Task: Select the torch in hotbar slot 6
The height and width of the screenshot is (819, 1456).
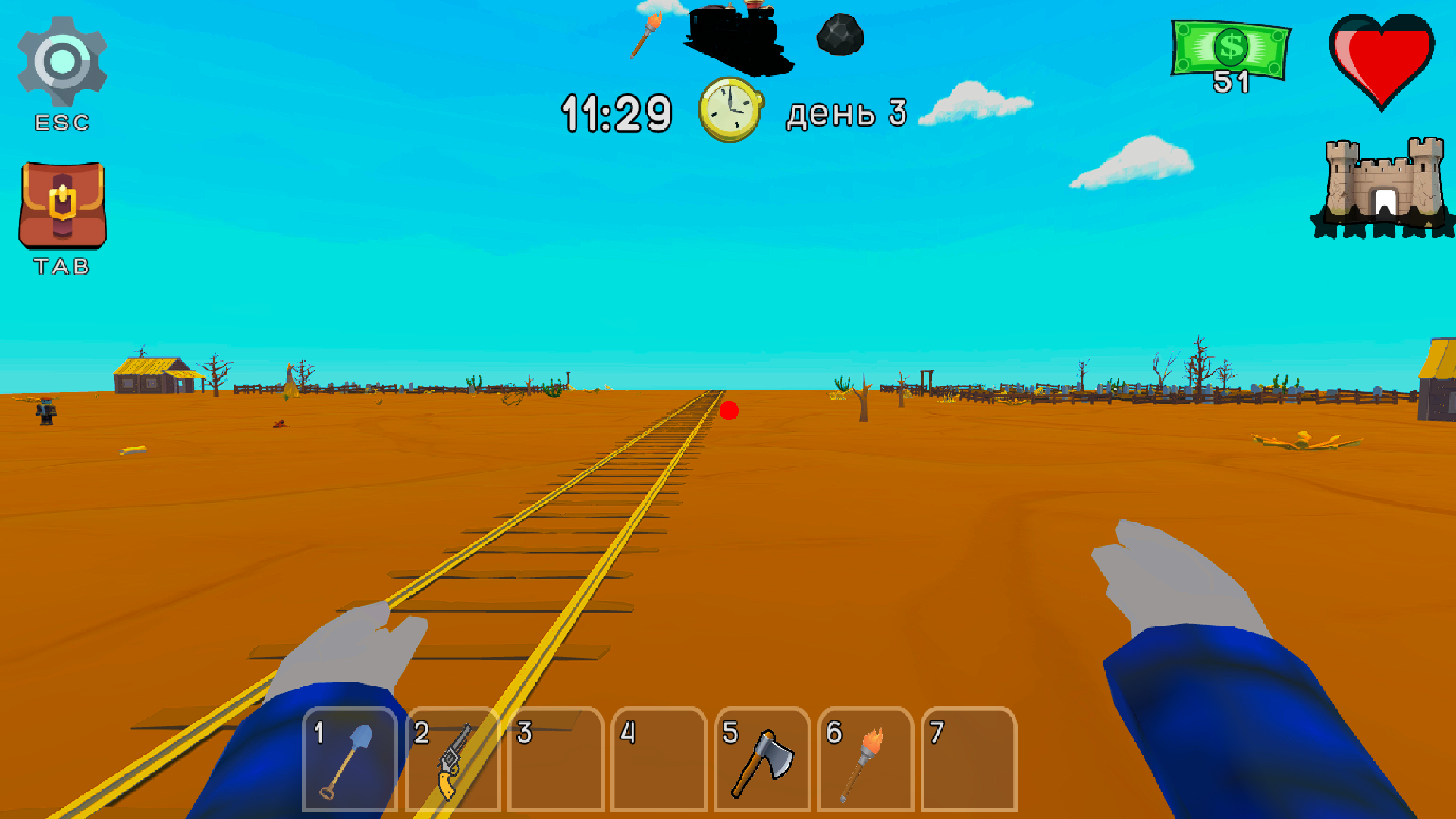Action: pos(865,758)
